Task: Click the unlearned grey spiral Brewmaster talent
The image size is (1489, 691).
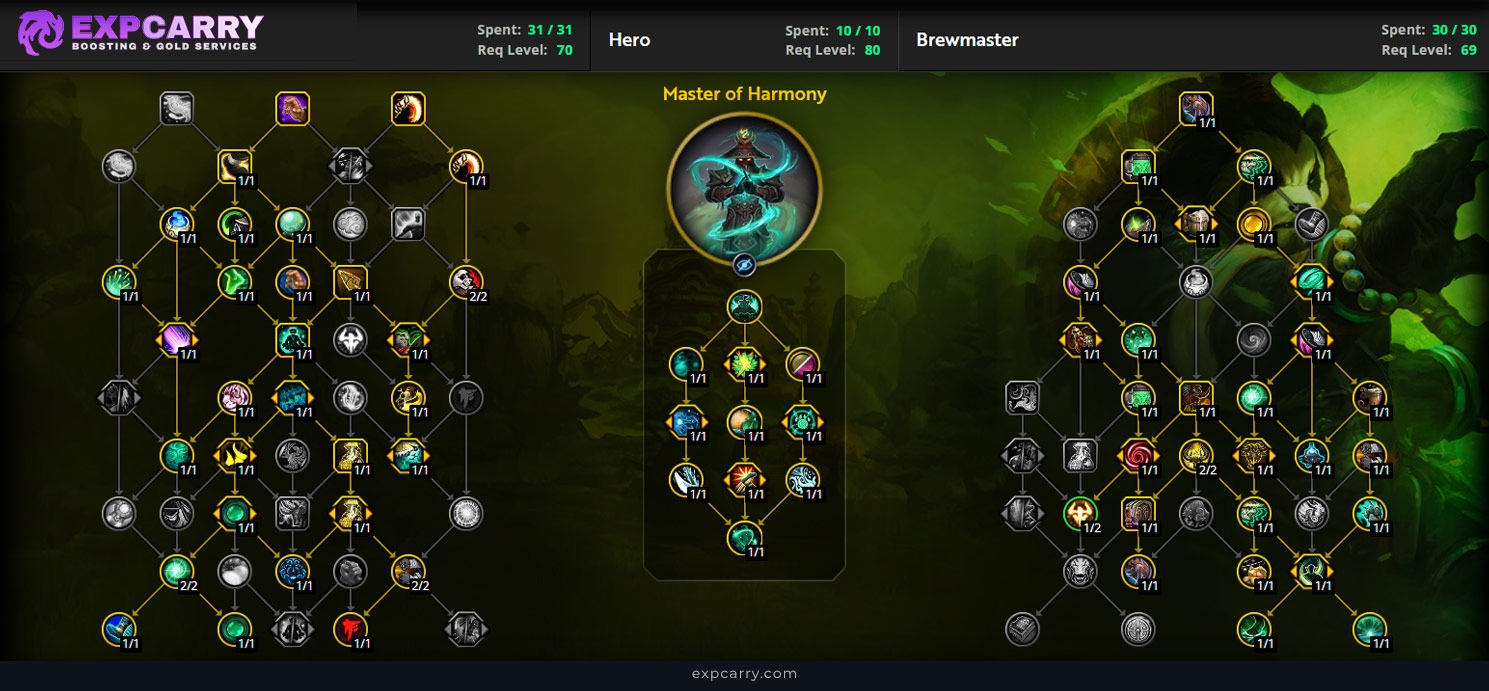Action: 1254,341
